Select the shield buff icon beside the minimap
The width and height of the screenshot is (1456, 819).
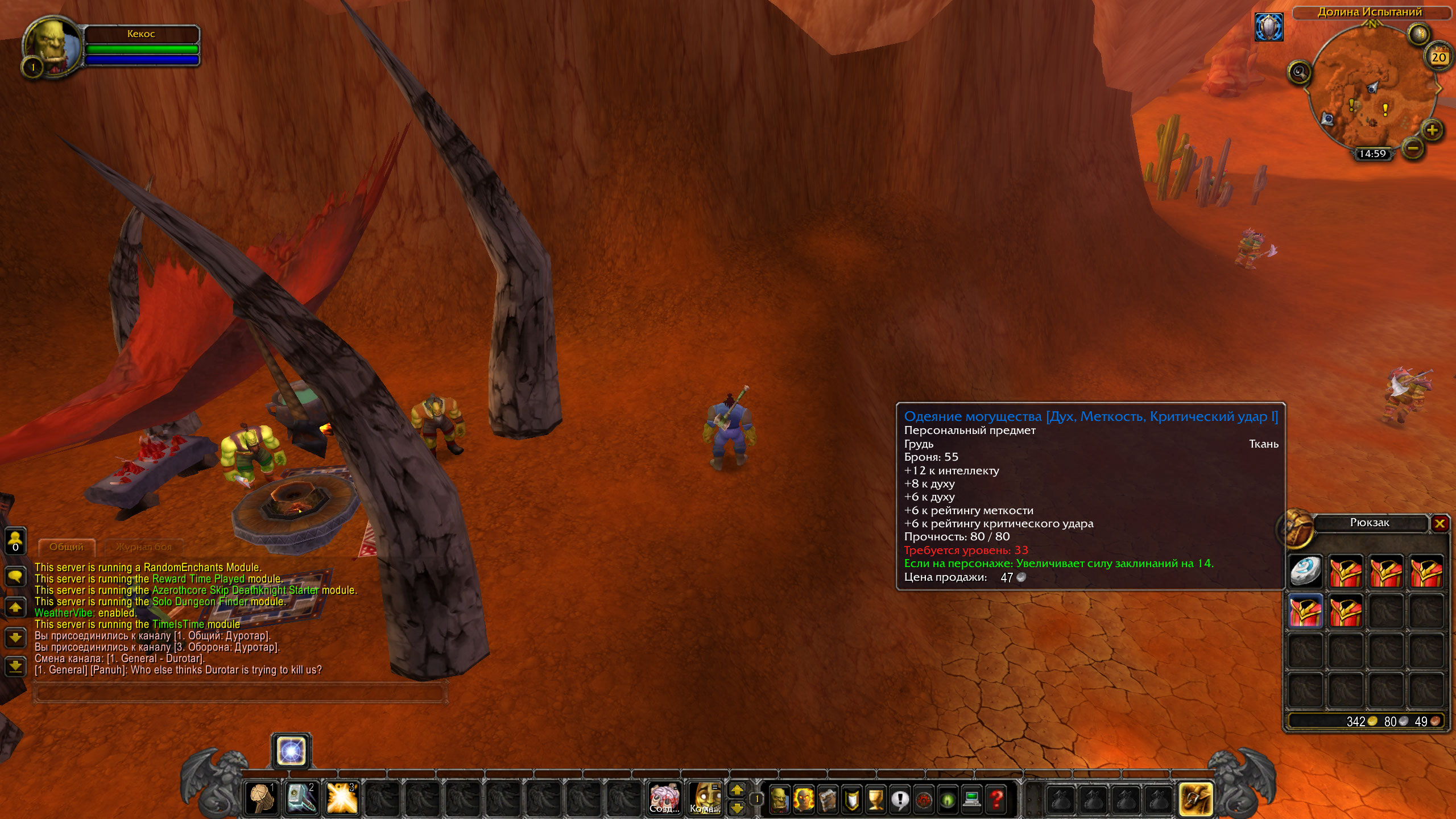click(1269, 27)
